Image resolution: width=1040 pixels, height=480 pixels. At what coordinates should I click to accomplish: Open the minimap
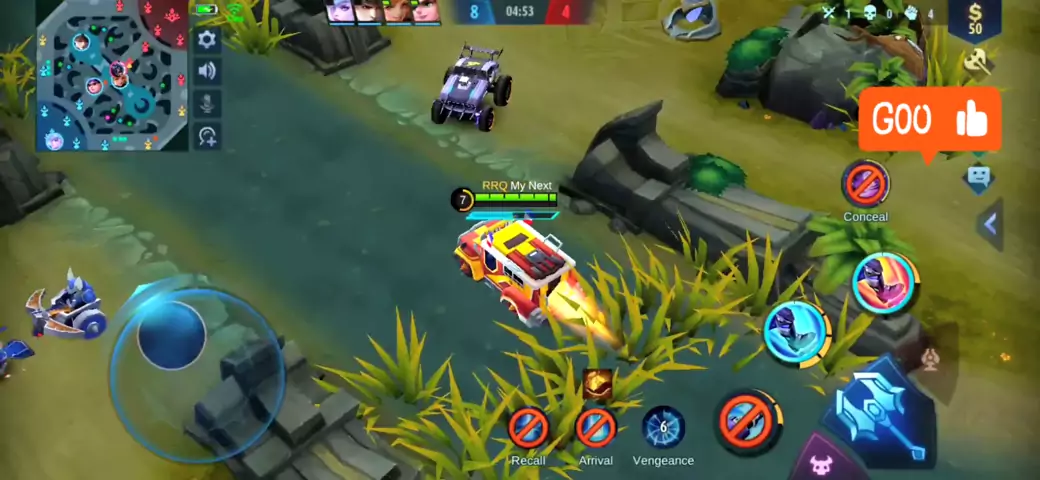pyautogui.click(x=112, y=76)
